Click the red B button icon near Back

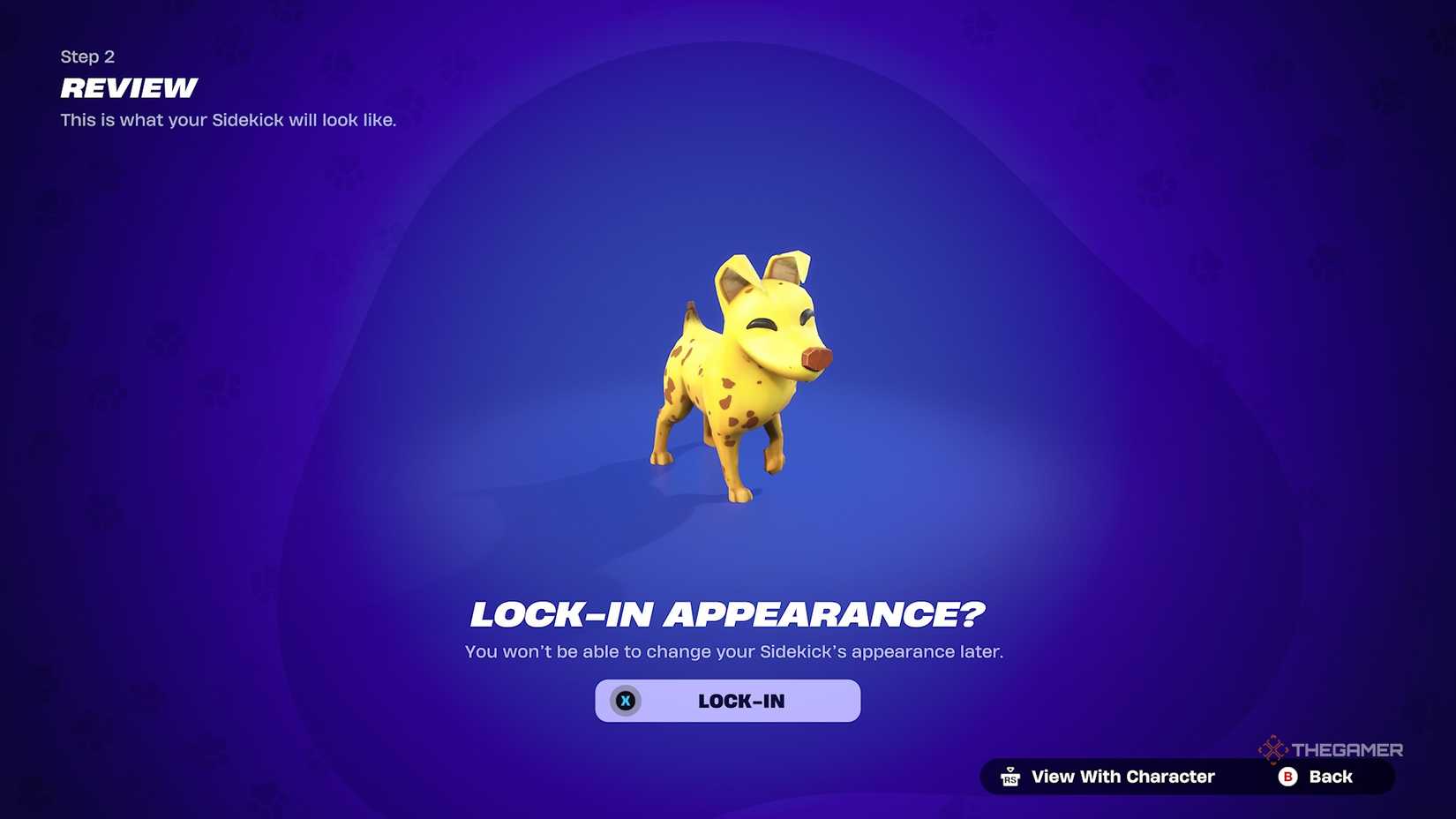(1287, 777)
